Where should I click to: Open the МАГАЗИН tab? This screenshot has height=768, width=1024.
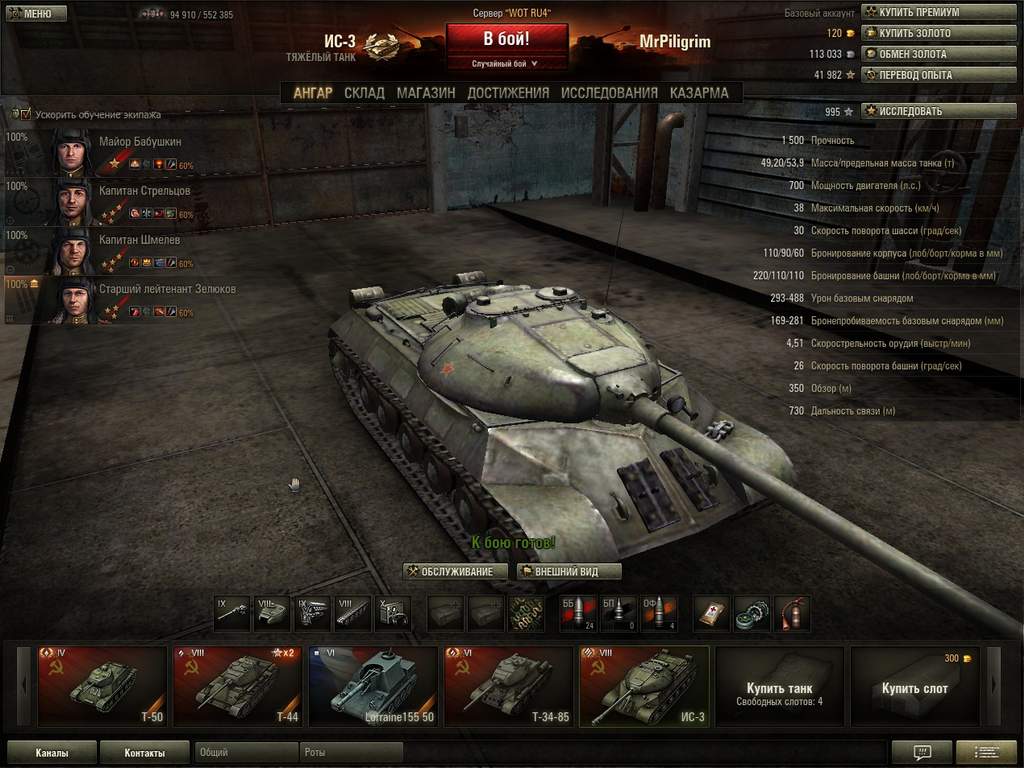[425, 93]
